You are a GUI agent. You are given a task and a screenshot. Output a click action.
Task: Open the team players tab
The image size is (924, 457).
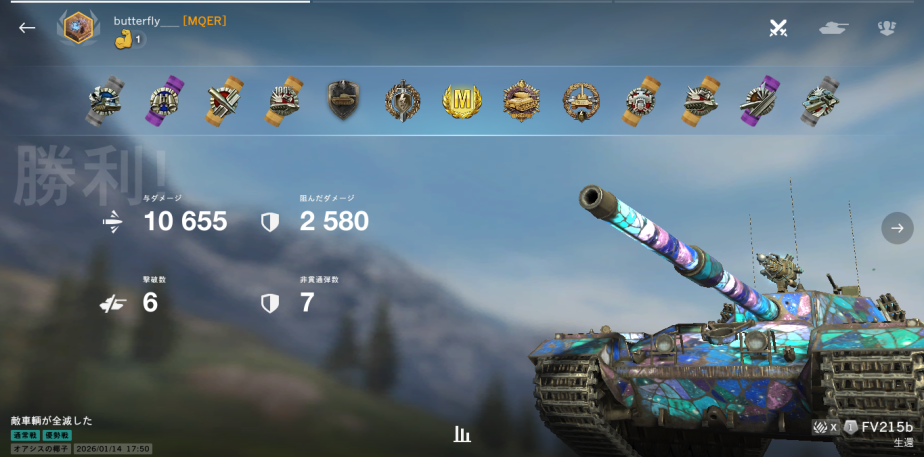886,28
